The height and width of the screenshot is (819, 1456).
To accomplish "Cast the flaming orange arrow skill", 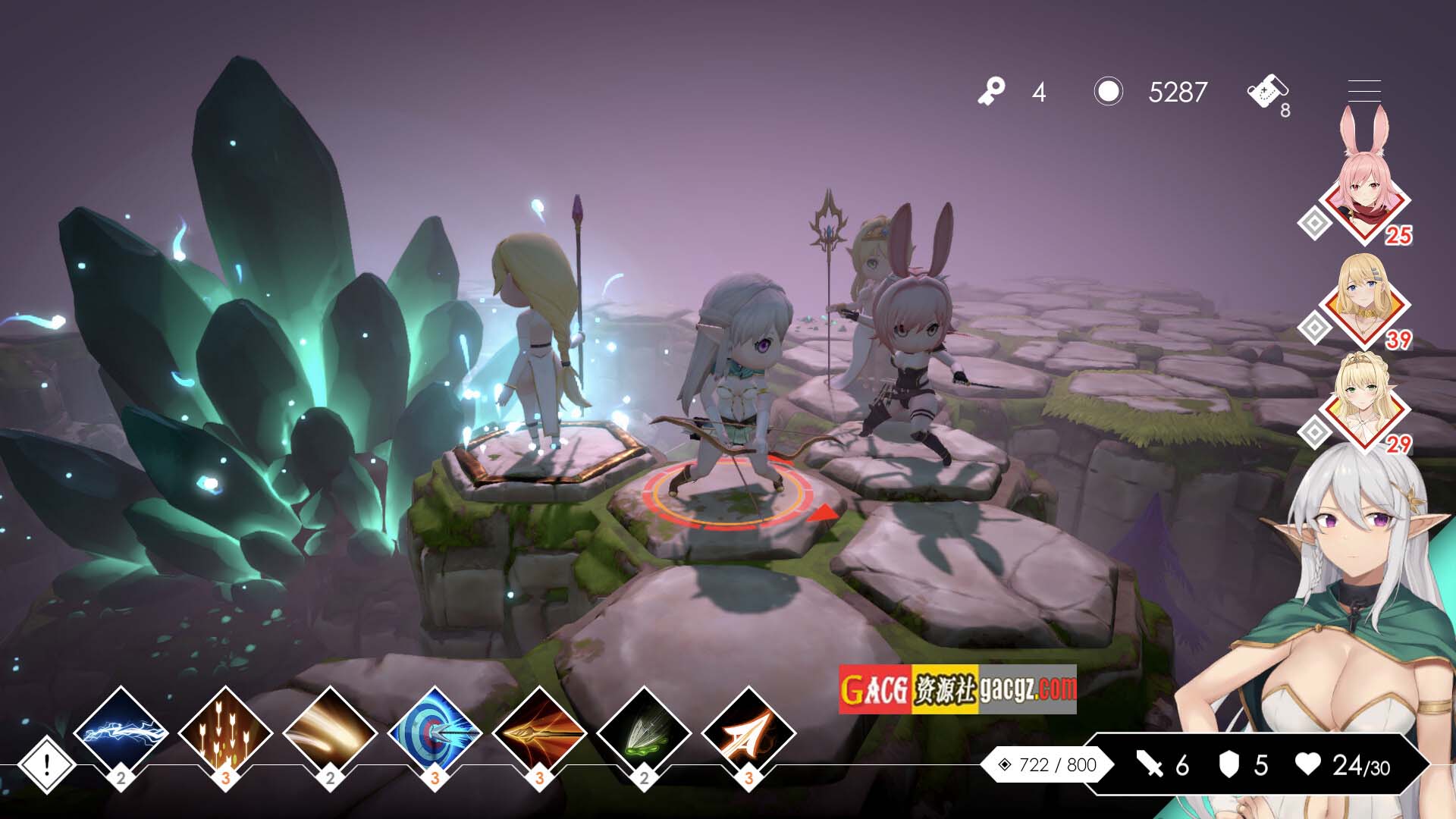I will (x=539, y=733).
